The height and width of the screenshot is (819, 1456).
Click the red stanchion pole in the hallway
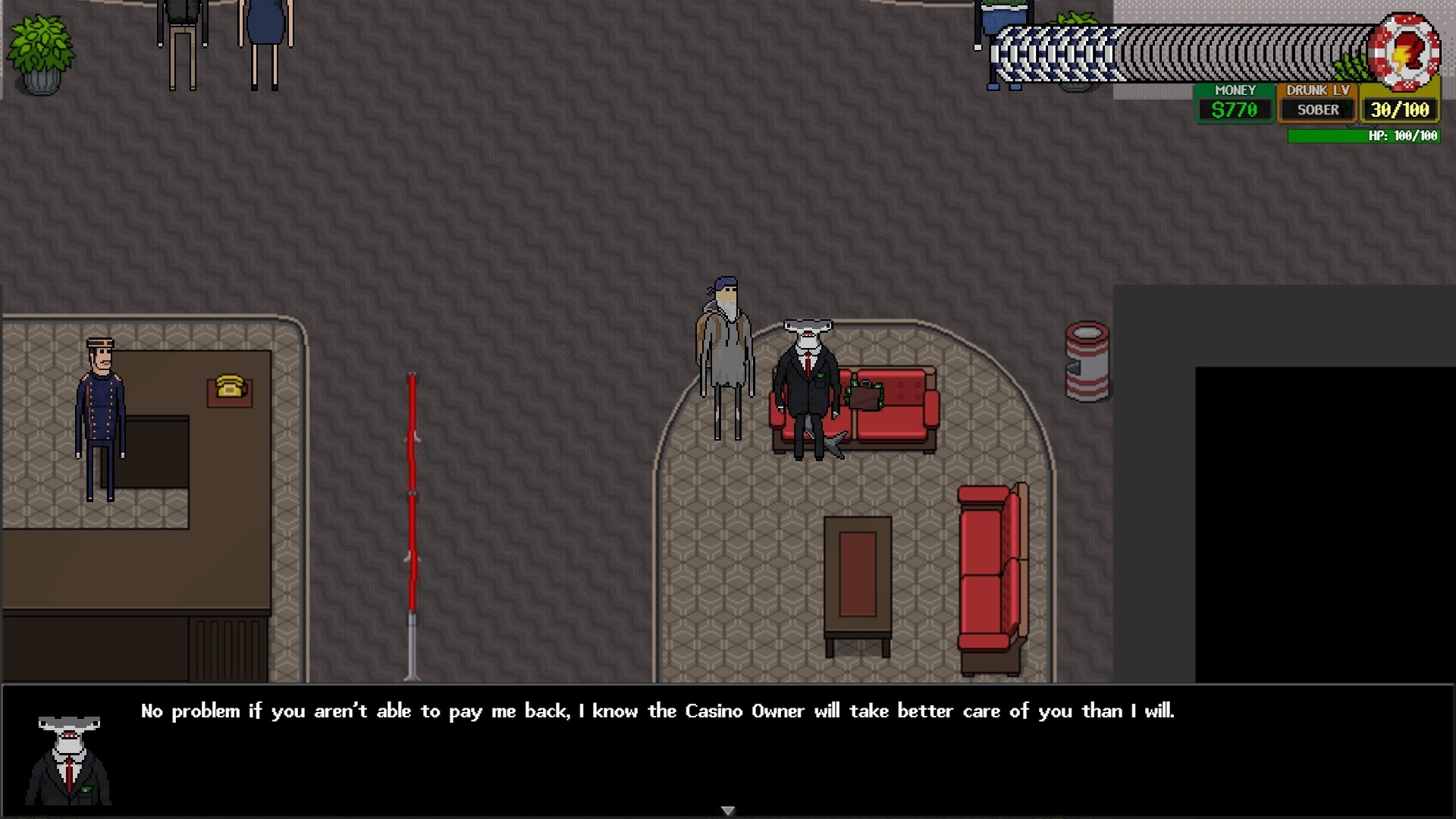pos(412,516)
